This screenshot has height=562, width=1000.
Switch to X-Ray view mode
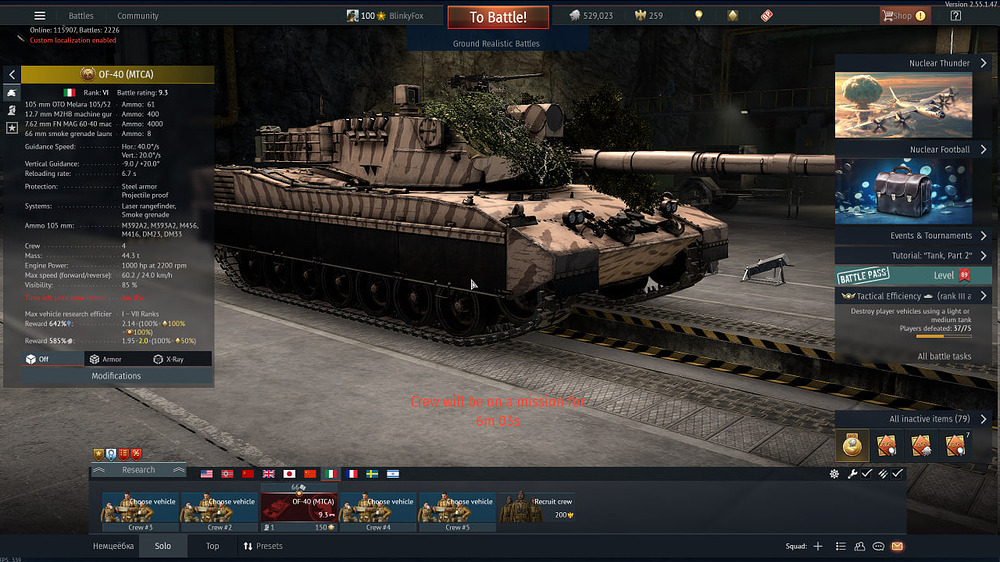tap(168, 359)
